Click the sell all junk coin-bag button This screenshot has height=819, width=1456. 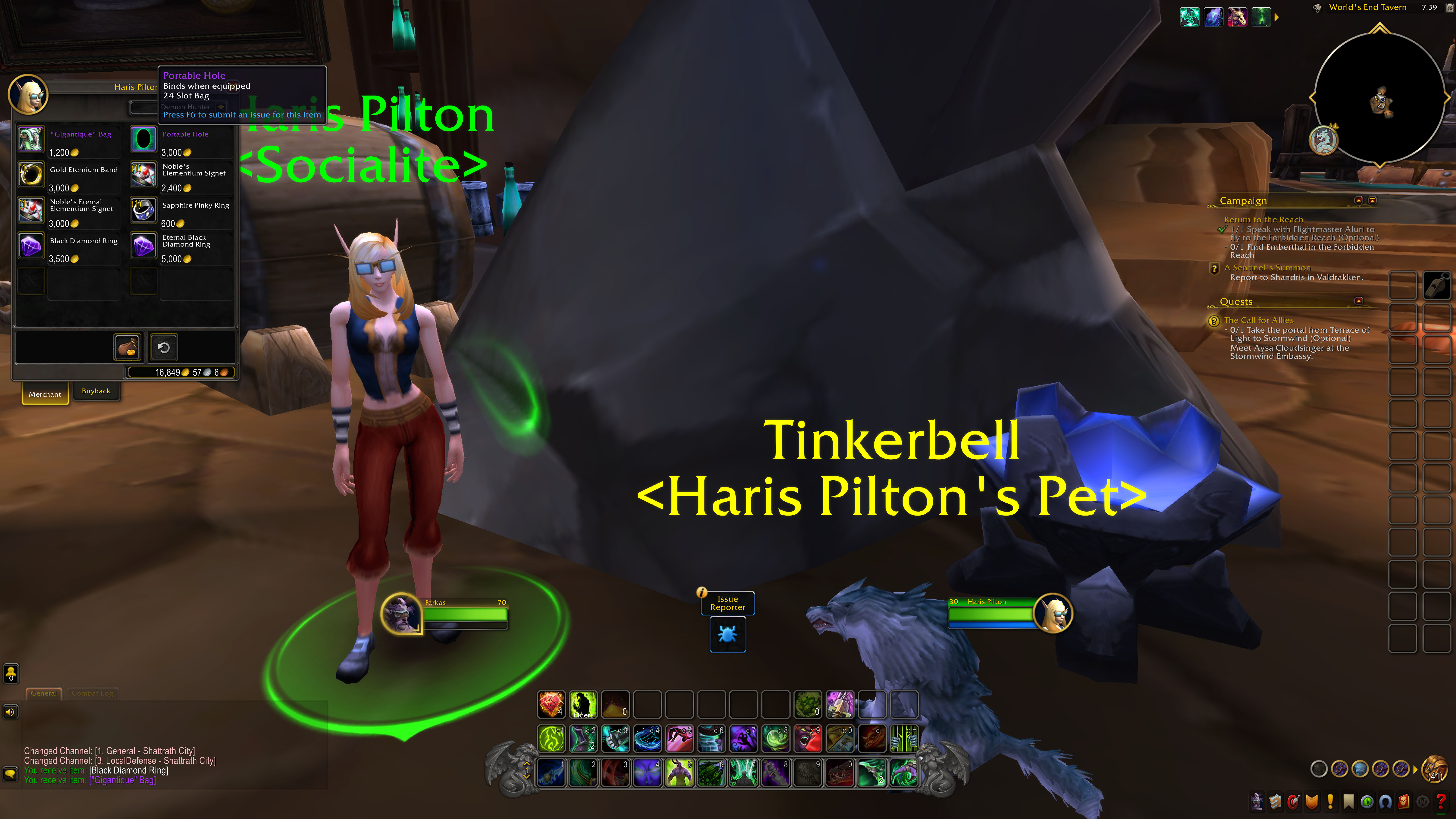pos(127,347)
